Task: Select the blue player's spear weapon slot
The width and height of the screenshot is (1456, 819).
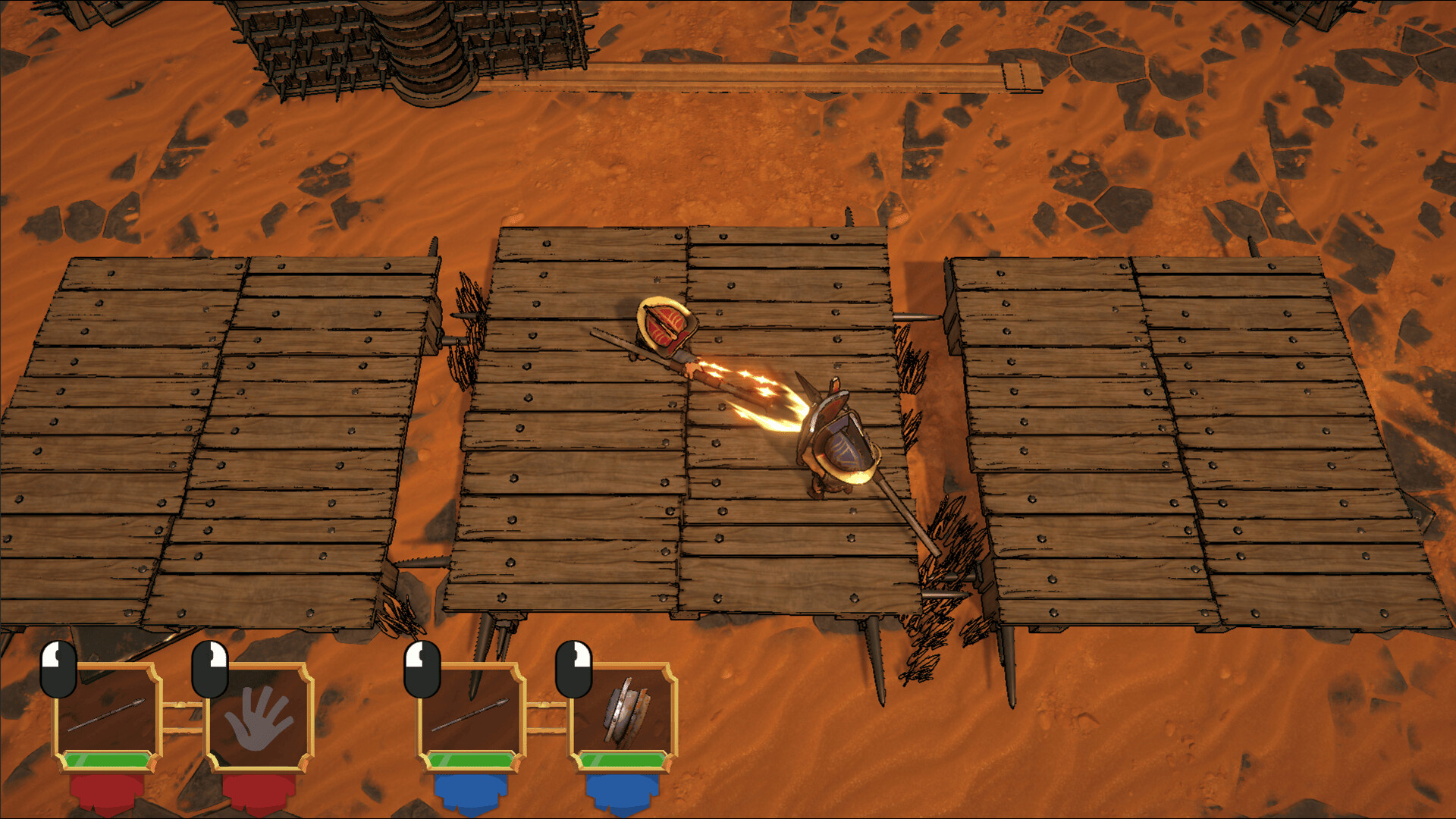Action: point(470,713)
